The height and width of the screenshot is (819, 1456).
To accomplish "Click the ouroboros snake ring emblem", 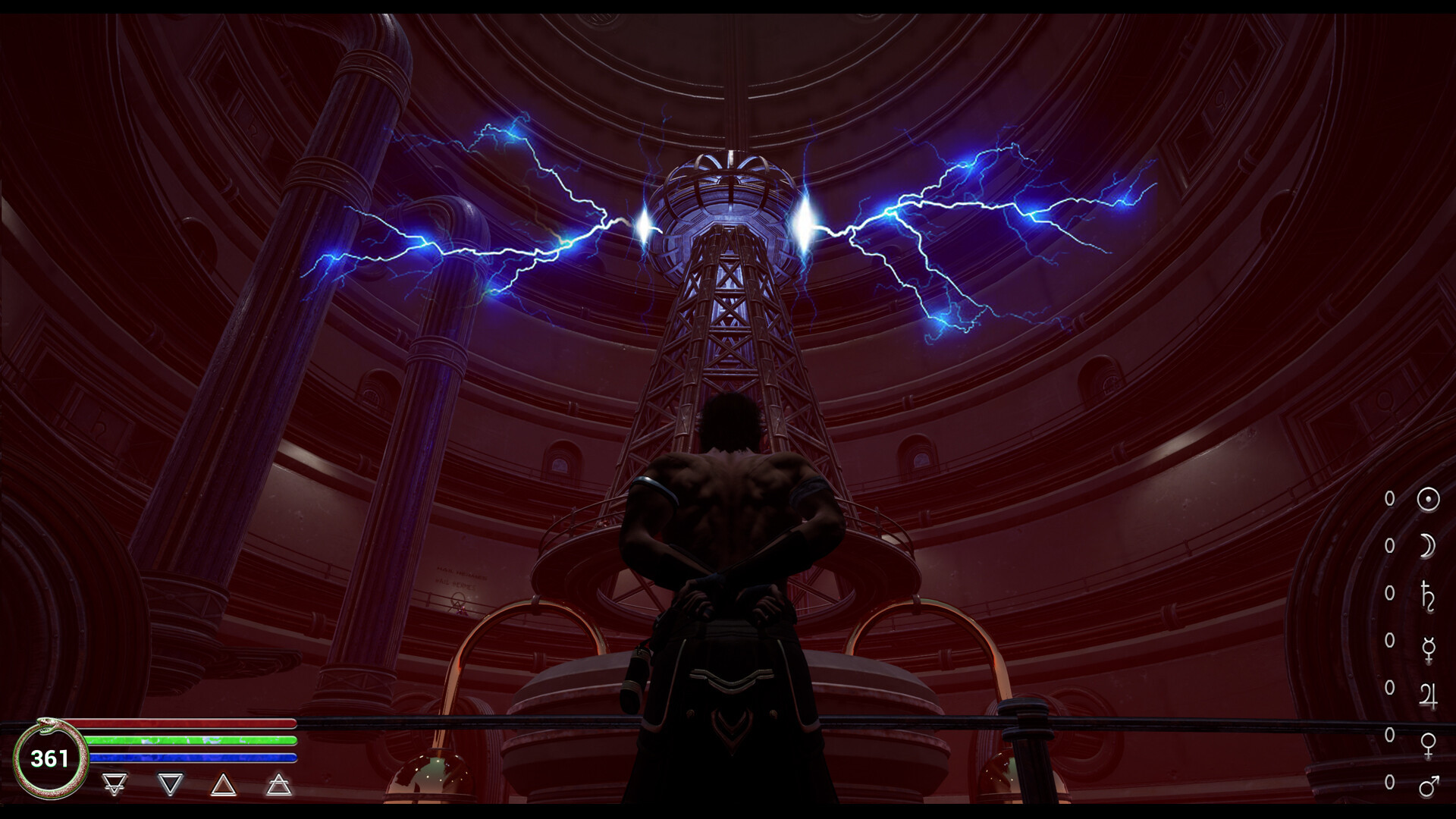I will tap(50, 758).
